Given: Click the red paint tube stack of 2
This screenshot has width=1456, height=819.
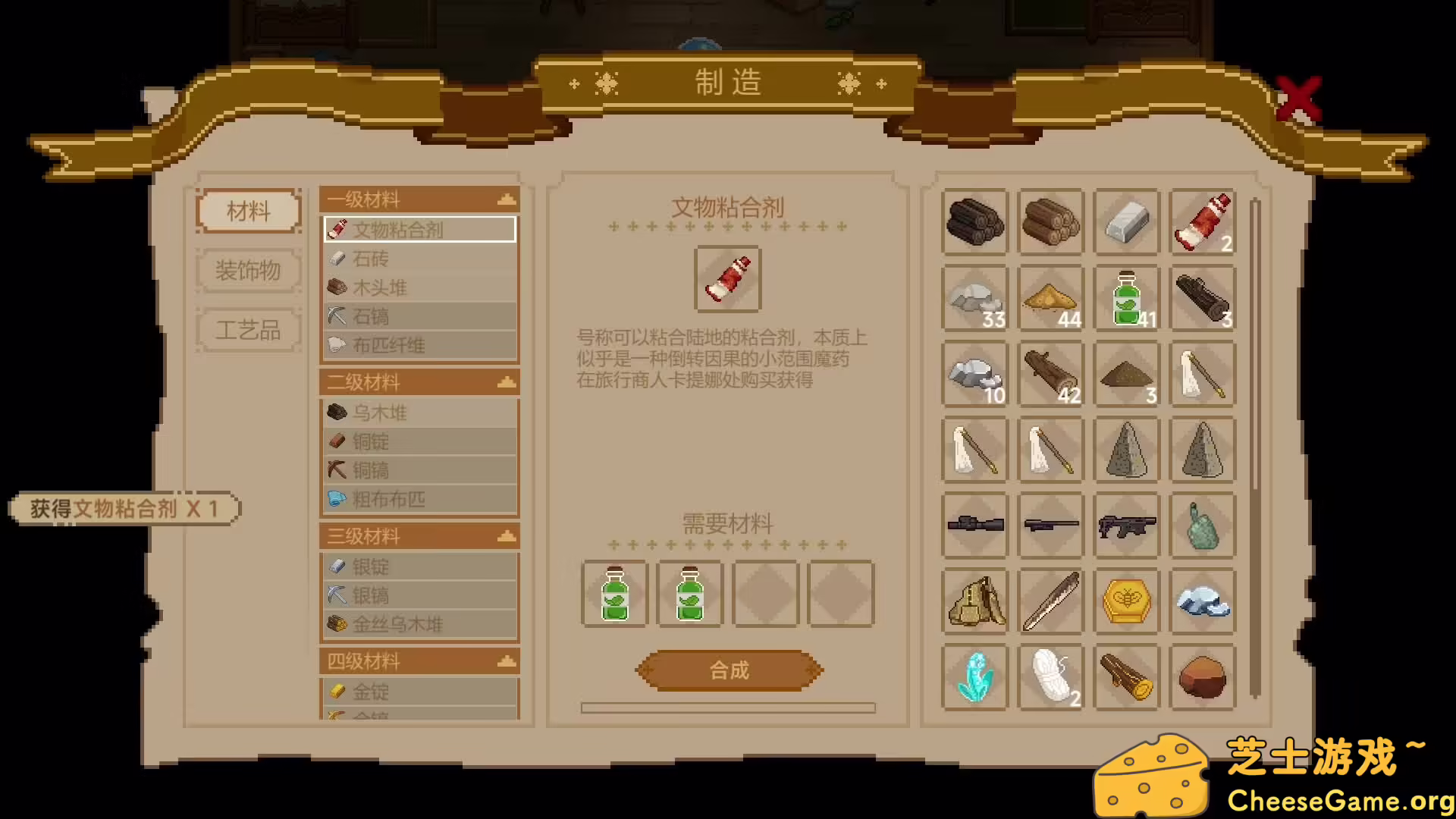Looking at the screenshot, I should [1203, 222].
